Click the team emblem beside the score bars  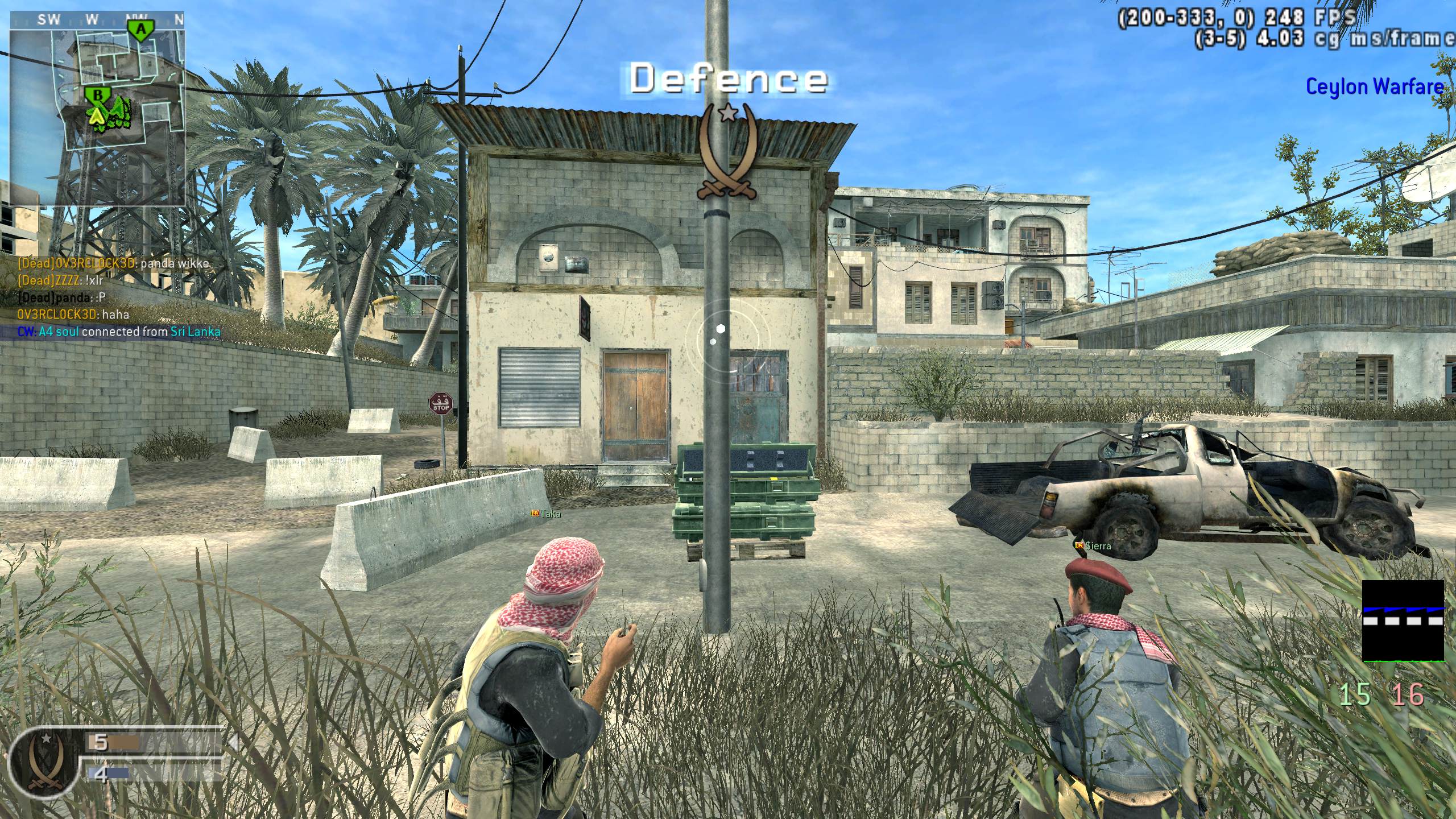coord(44,762)
